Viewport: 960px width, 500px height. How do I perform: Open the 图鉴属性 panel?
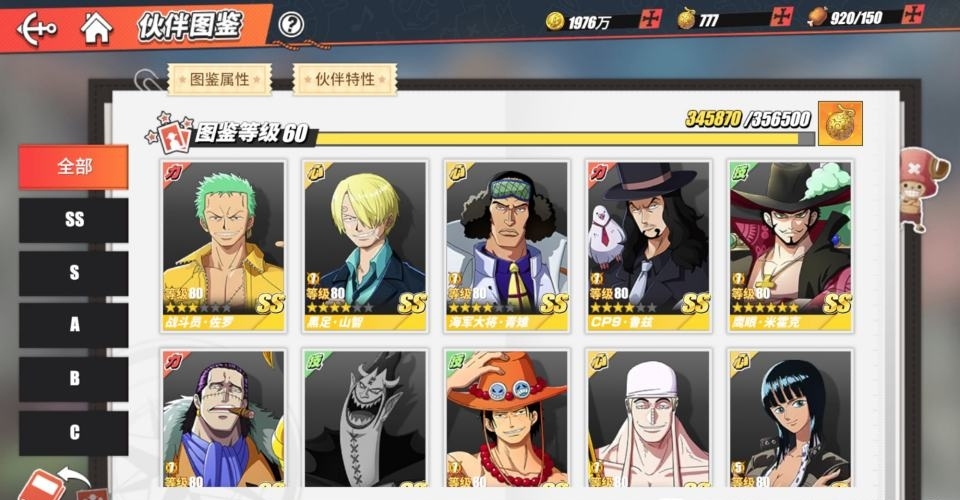point(219,79)
